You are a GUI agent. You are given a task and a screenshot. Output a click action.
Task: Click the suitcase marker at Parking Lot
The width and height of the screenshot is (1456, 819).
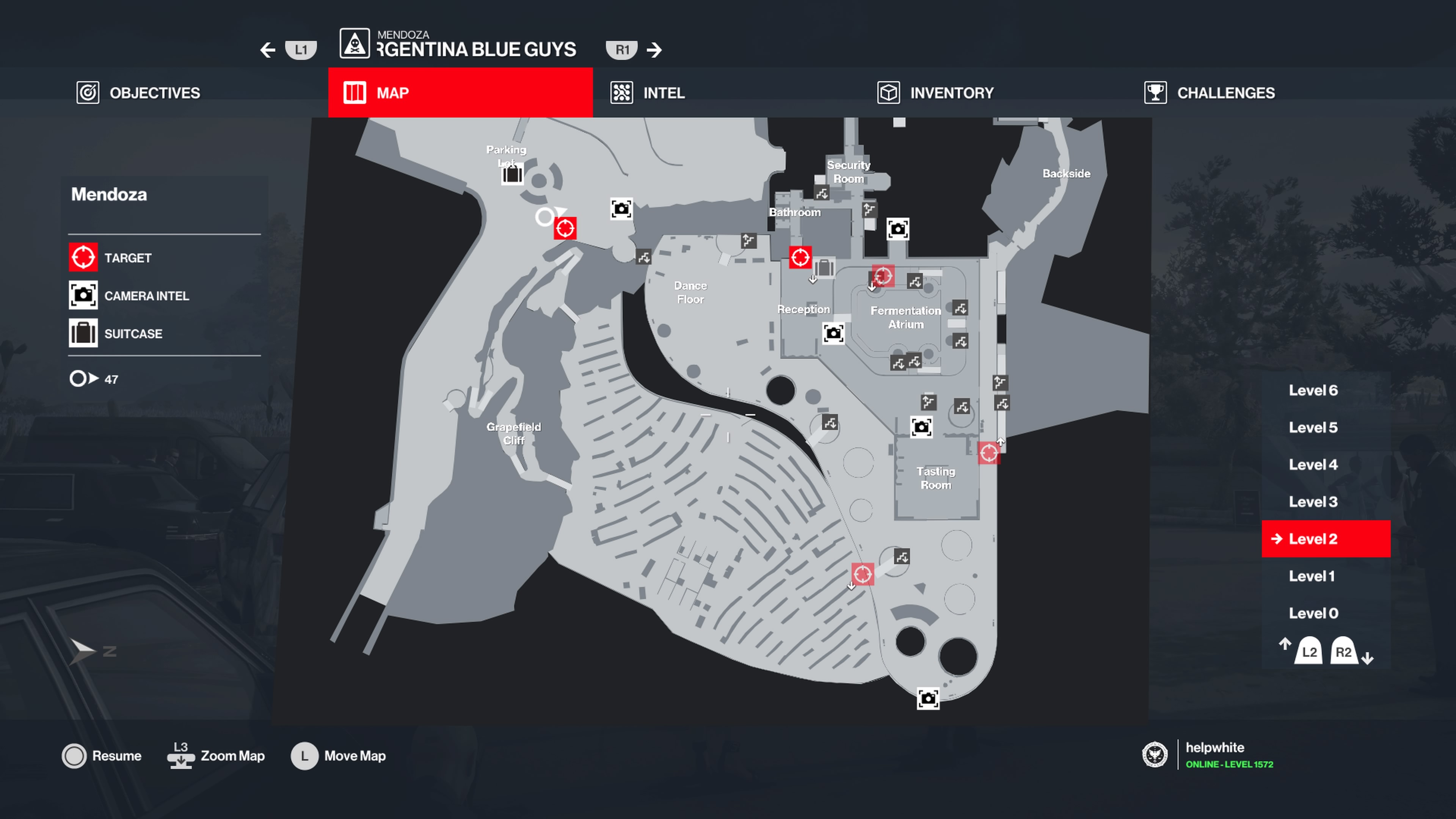click(512, 175)
